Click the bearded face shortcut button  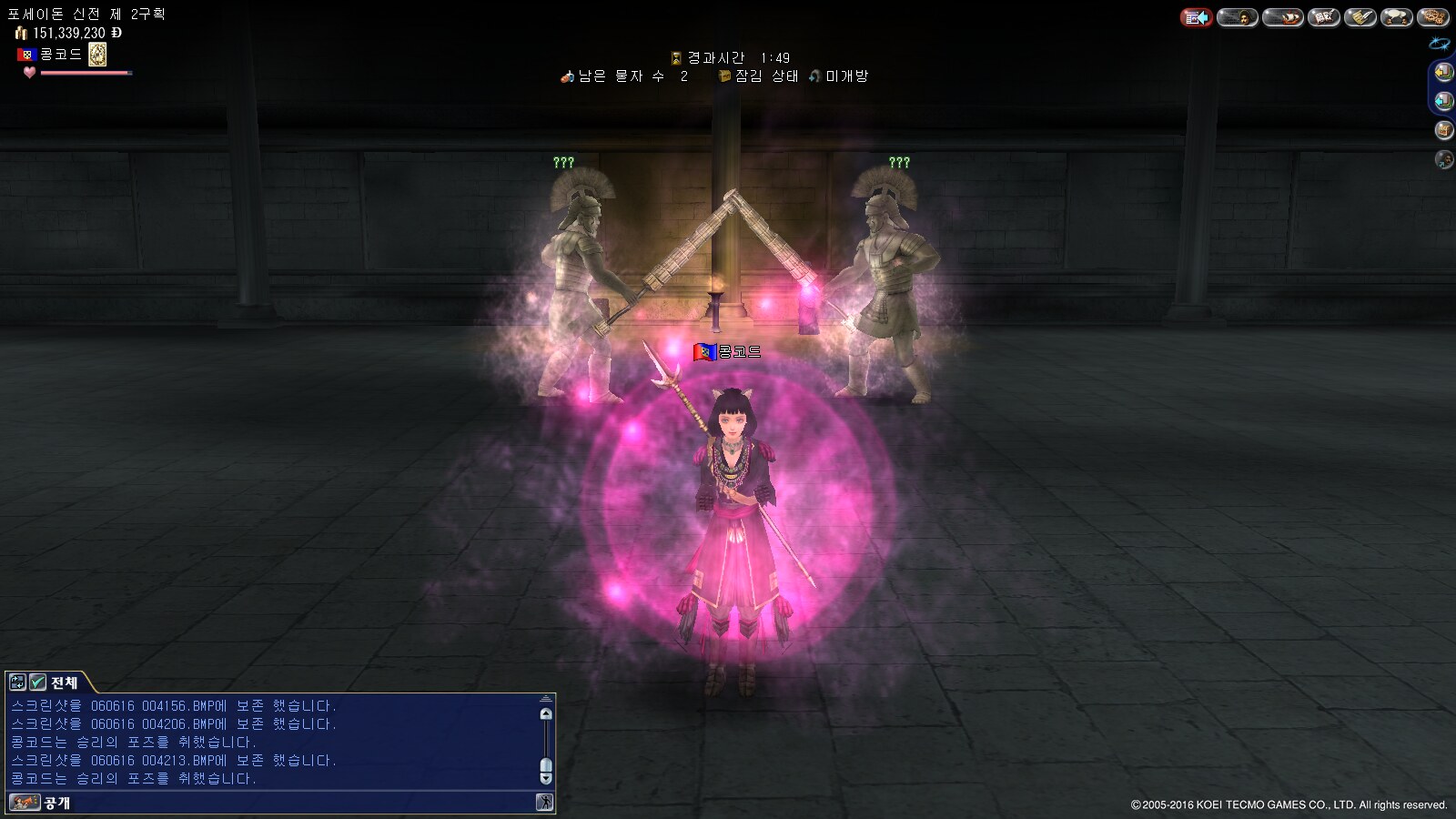click(x=1443, y=160)
